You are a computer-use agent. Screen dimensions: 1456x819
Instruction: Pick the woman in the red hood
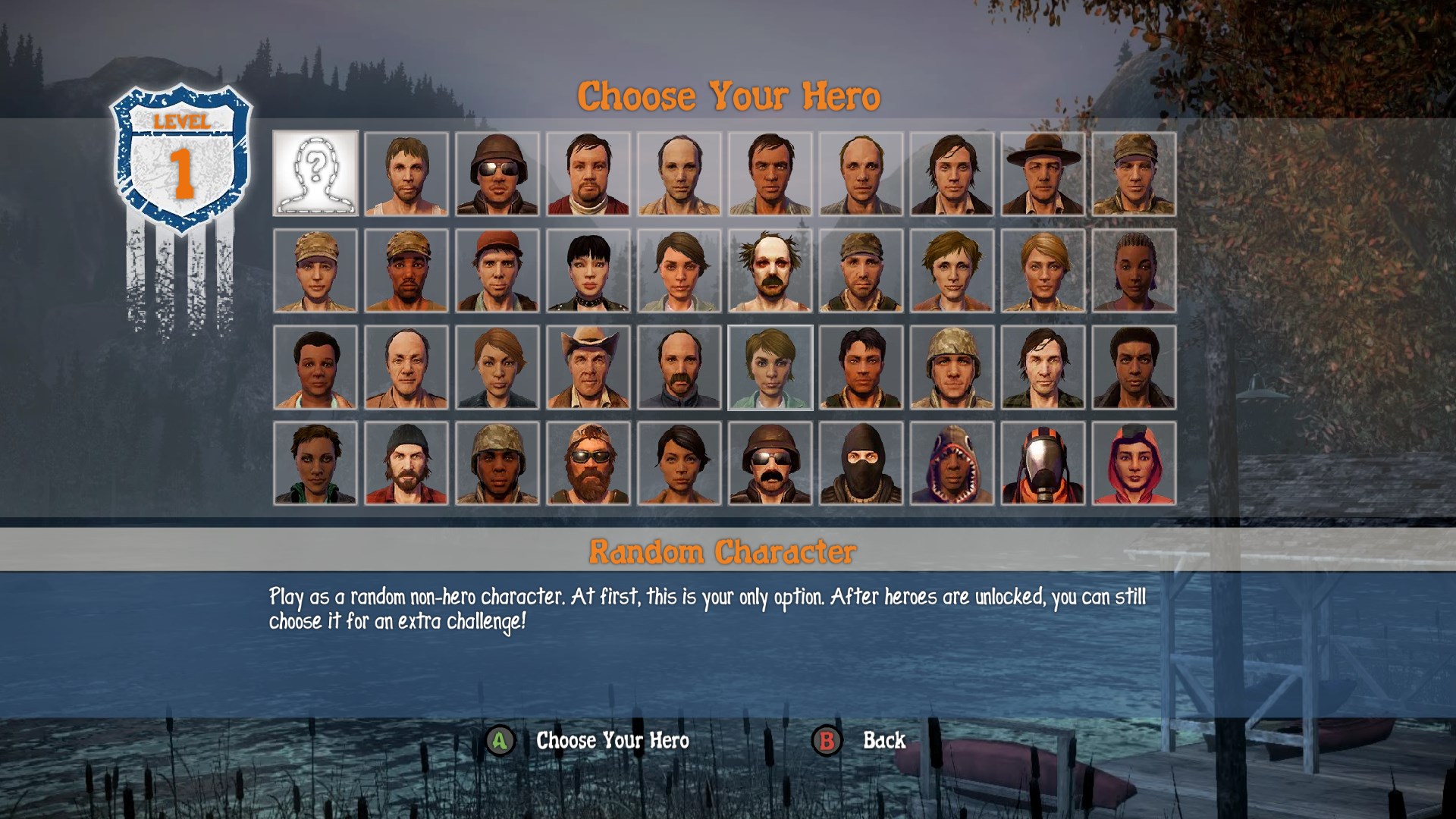(1134, 463)
